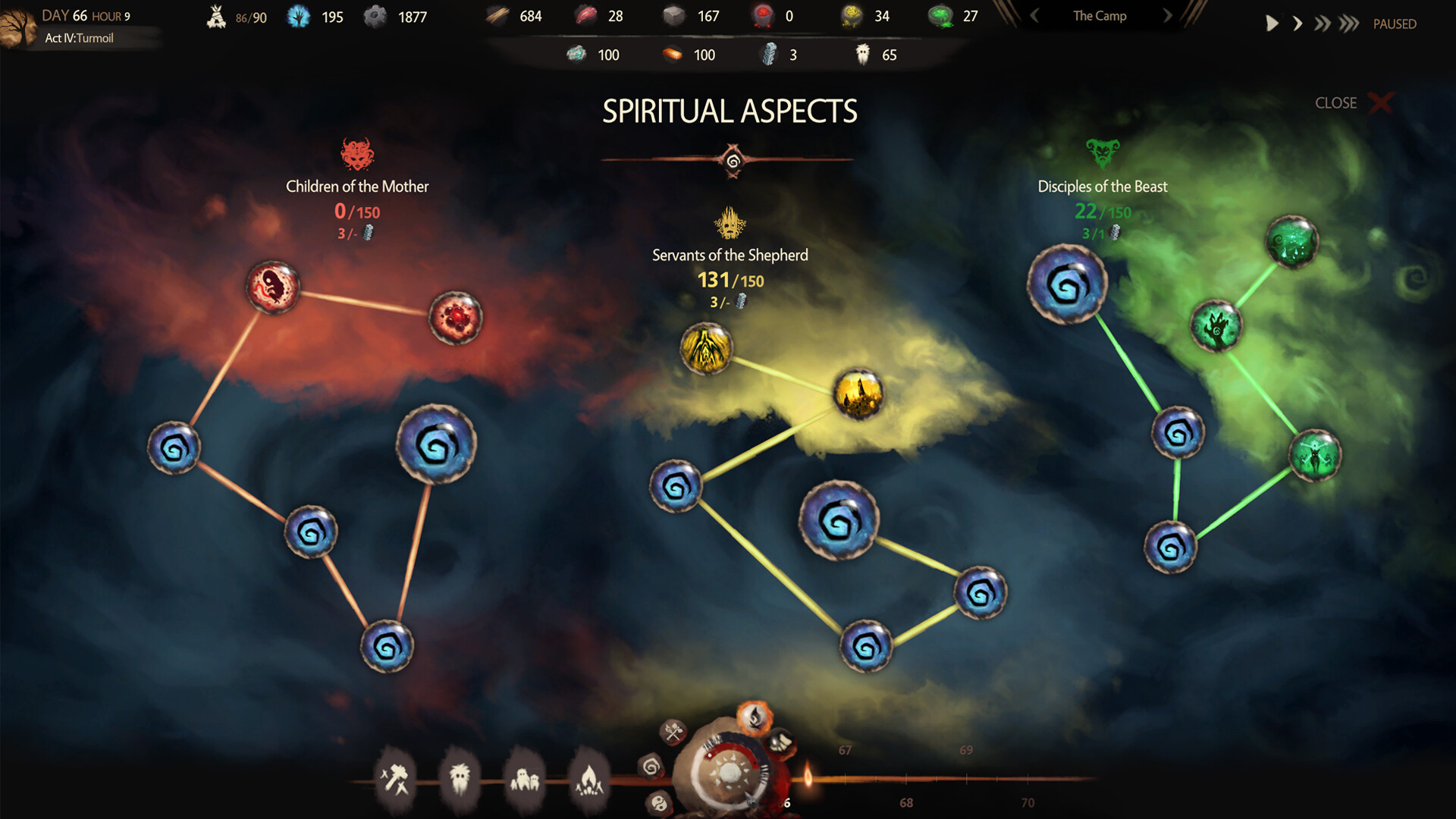
Task: Open the tribe group menu icon
Action: 525,778
